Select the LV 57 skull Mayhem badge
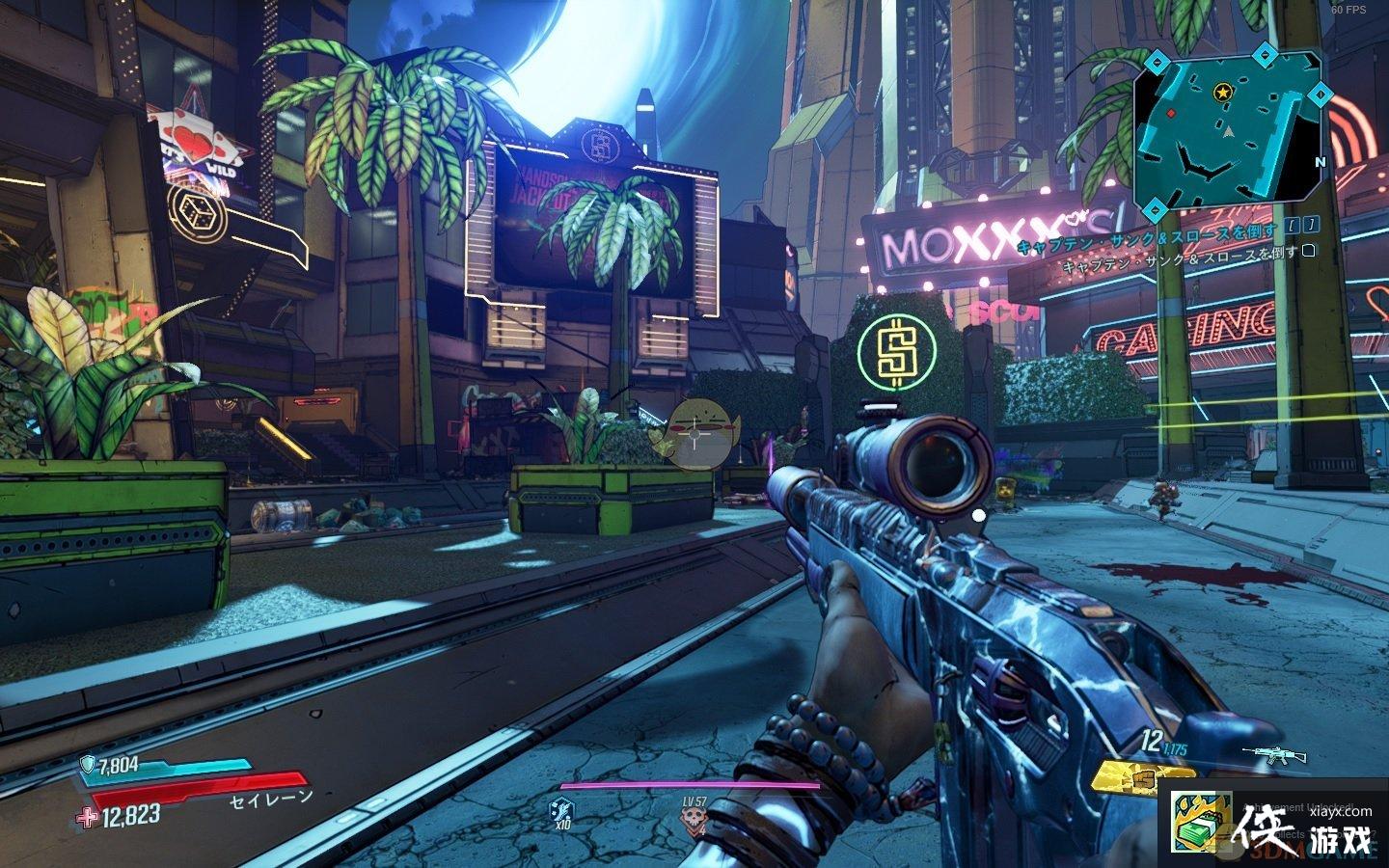 [x=692, y=819]
